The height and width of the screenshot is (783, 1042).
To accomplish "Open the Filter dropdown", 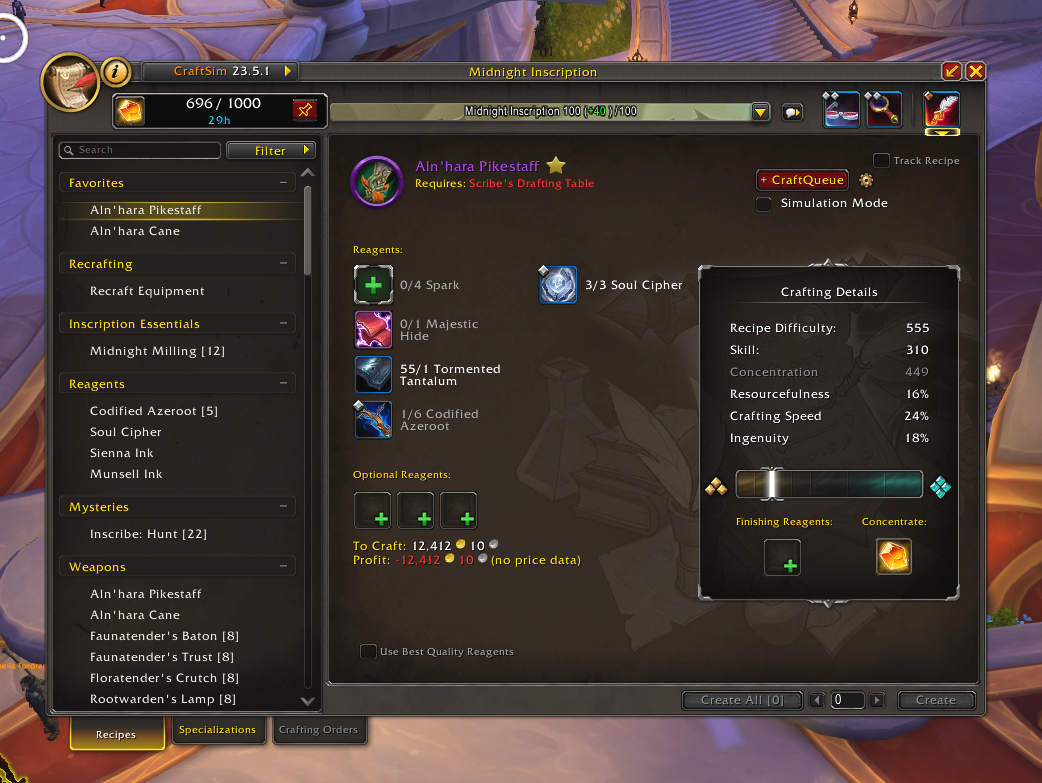I will [x=271, y=150].
